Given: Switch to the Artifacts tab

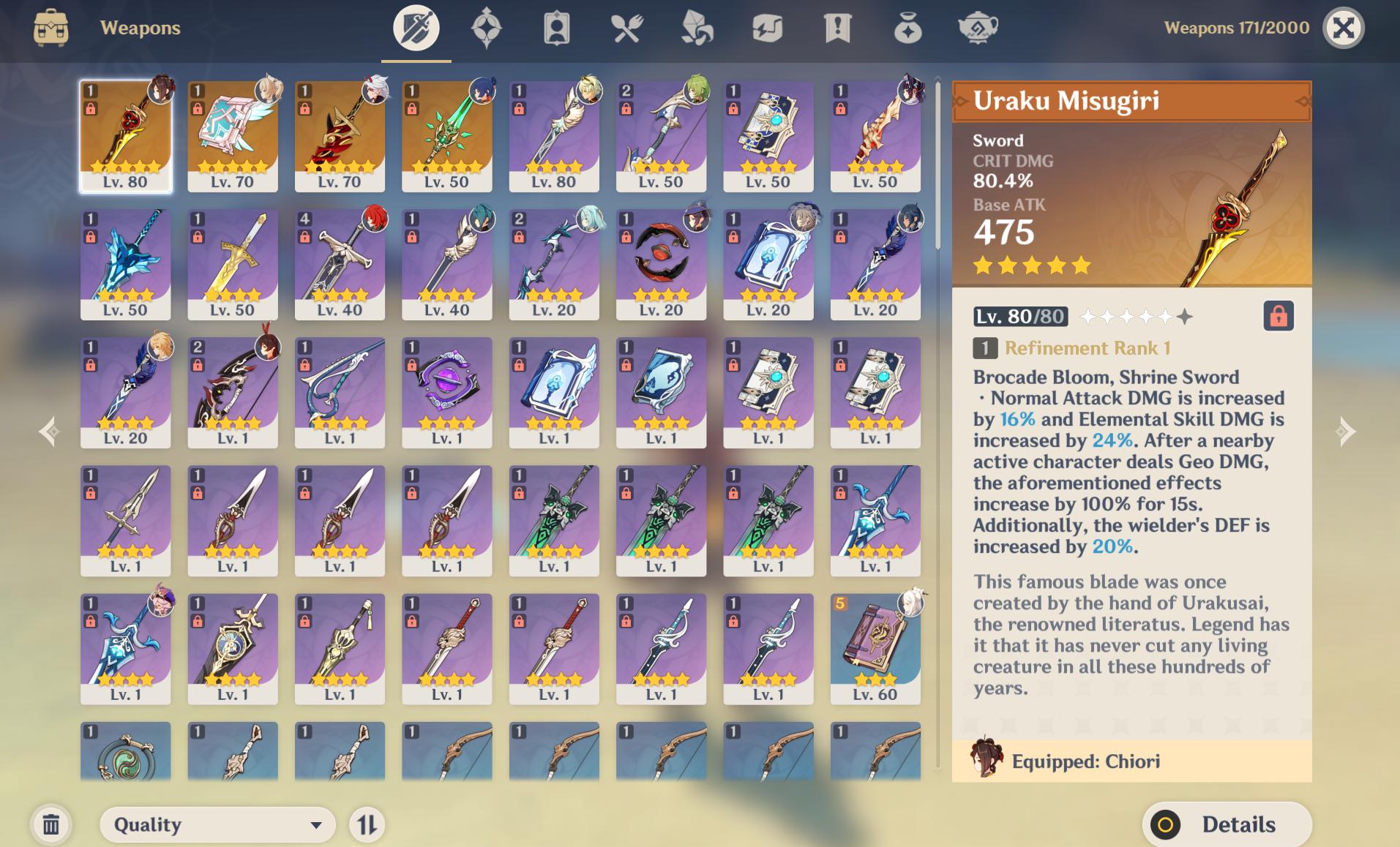Looking at the screenshot, I should pos(485,28).
